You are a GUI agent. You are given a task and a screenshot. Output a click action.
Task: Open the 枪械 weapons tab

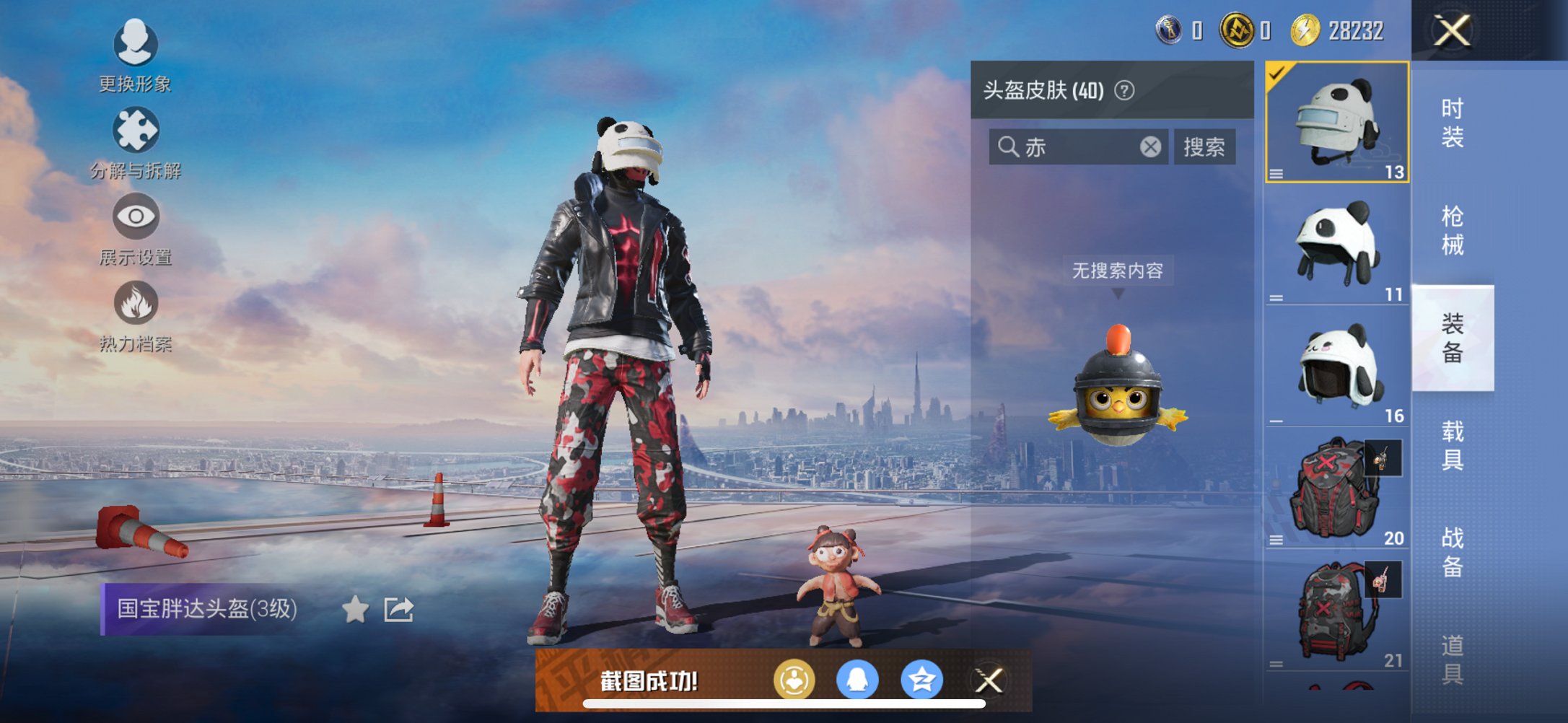click(x=1452, y=227)
